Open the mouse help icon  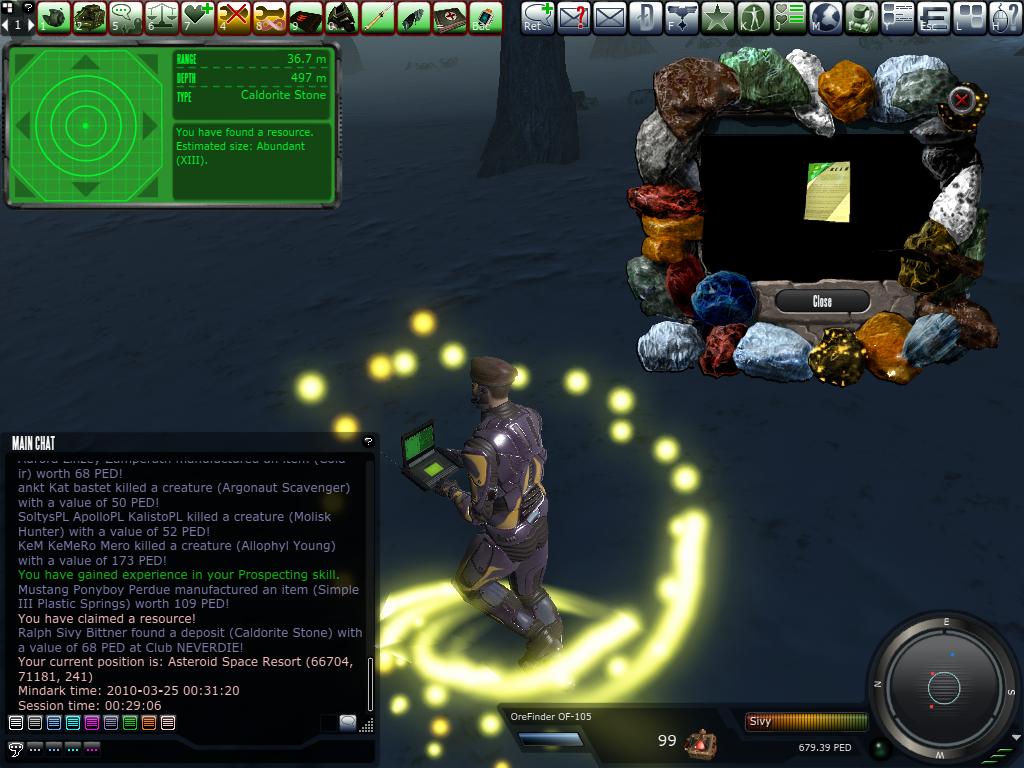[1005, 16]
